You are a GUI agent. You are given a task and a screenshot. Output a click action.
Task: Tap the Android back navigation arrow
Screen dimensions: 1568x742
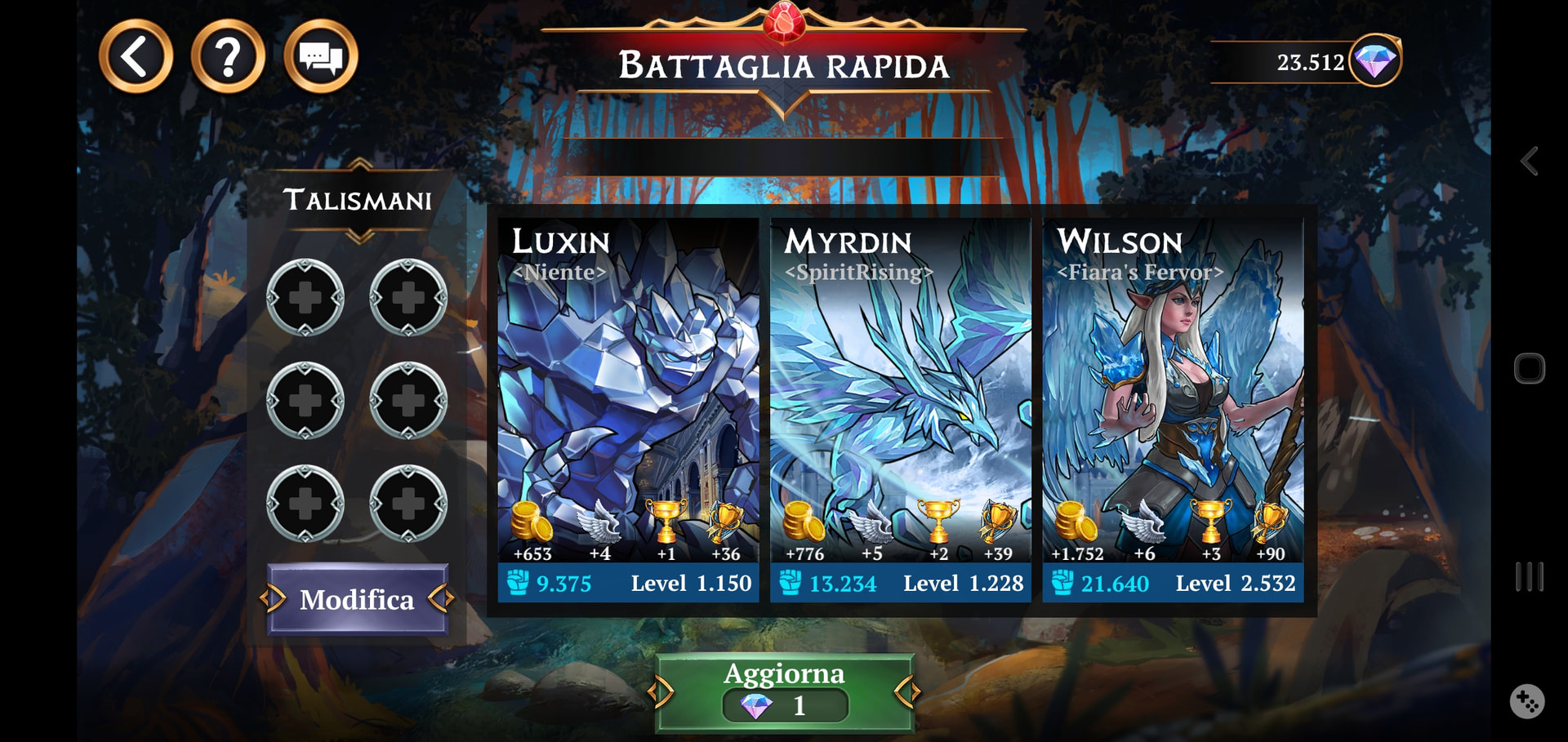coord(1530,161)
